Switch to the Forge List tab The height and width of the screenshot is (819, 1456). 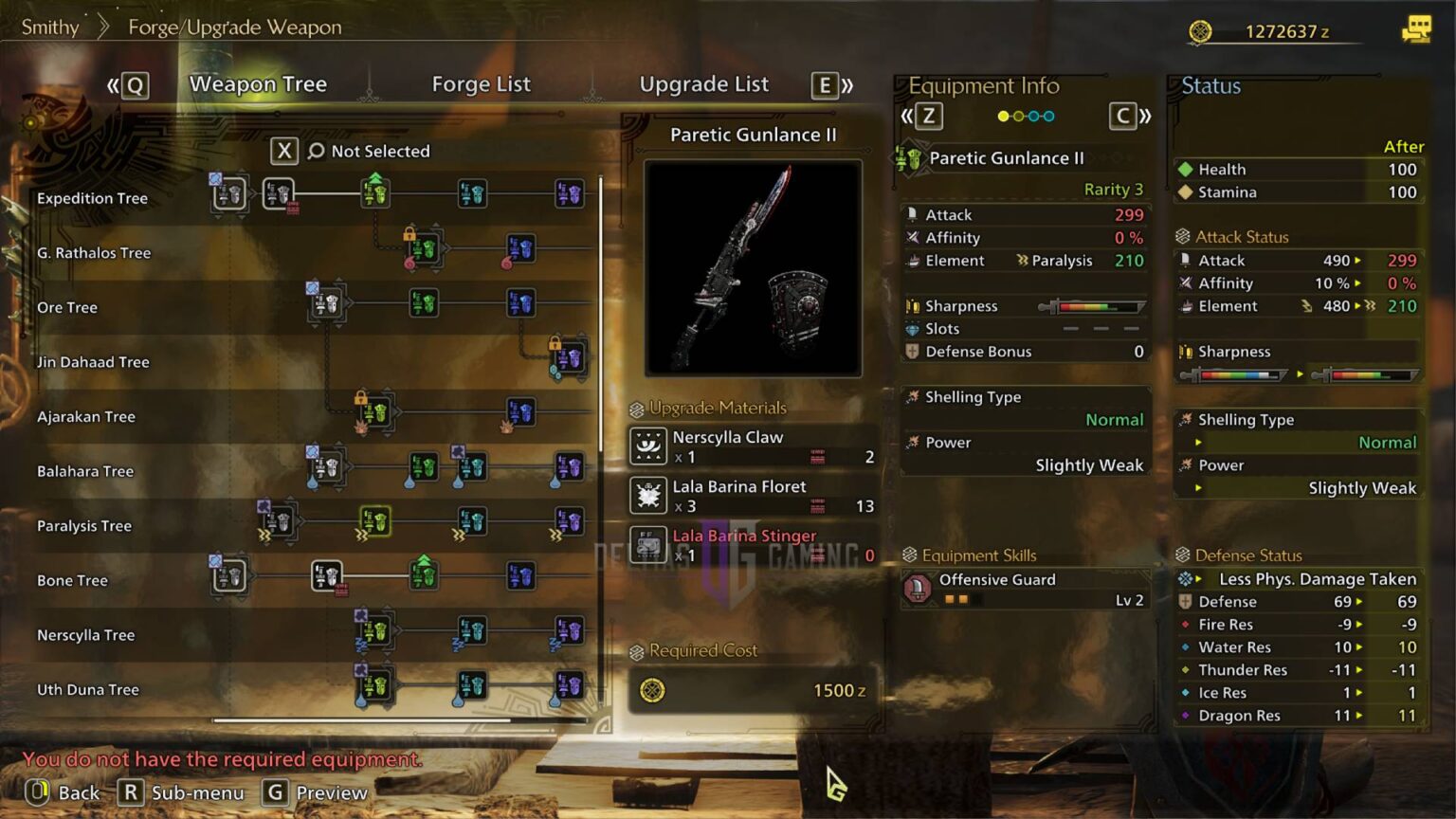click(481, 84)
